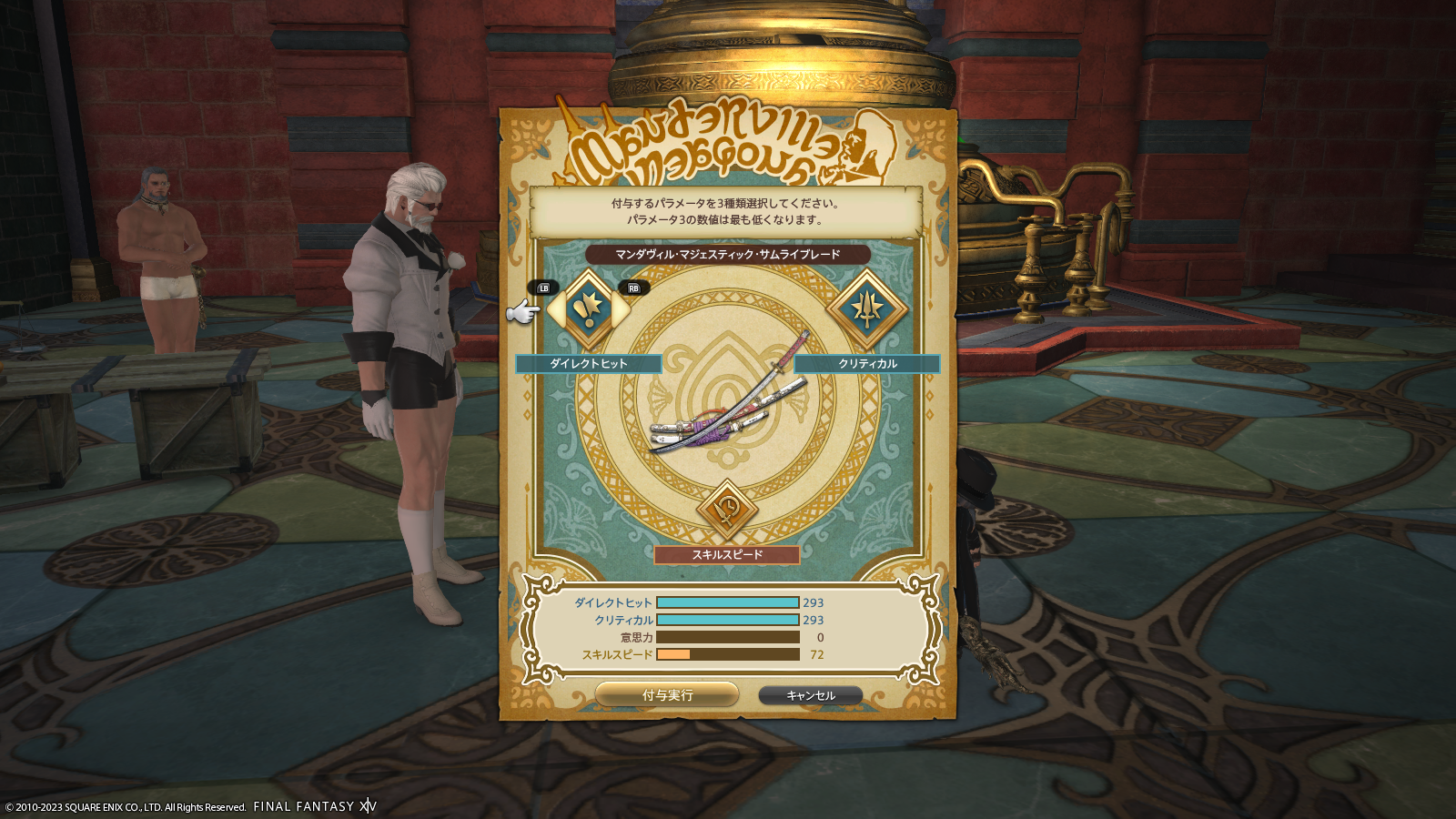
Task: Pick the スキルスピード clock diamond icon
Action: (x=727, y=509)
